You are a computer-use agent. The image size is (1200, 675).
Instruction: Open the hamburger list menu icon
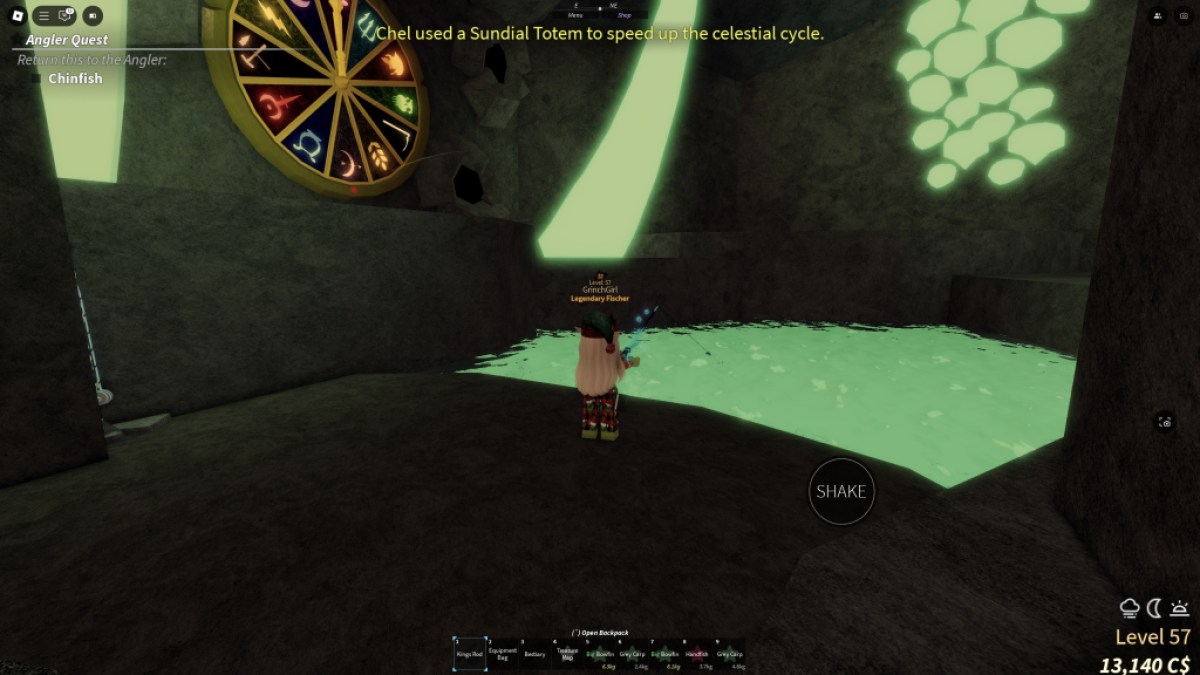click(x=44, y=16)
